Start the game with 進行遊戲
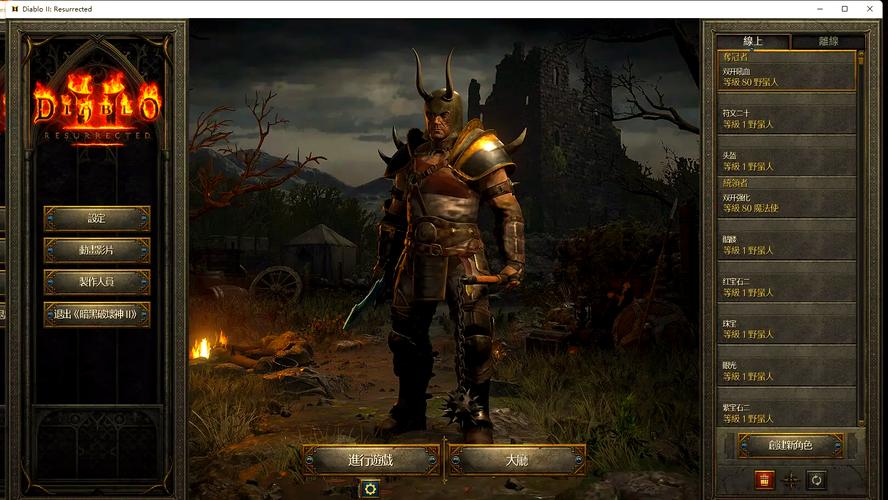Screen dimensions: 888x500 pyautogui.click(x=371, y=460)
